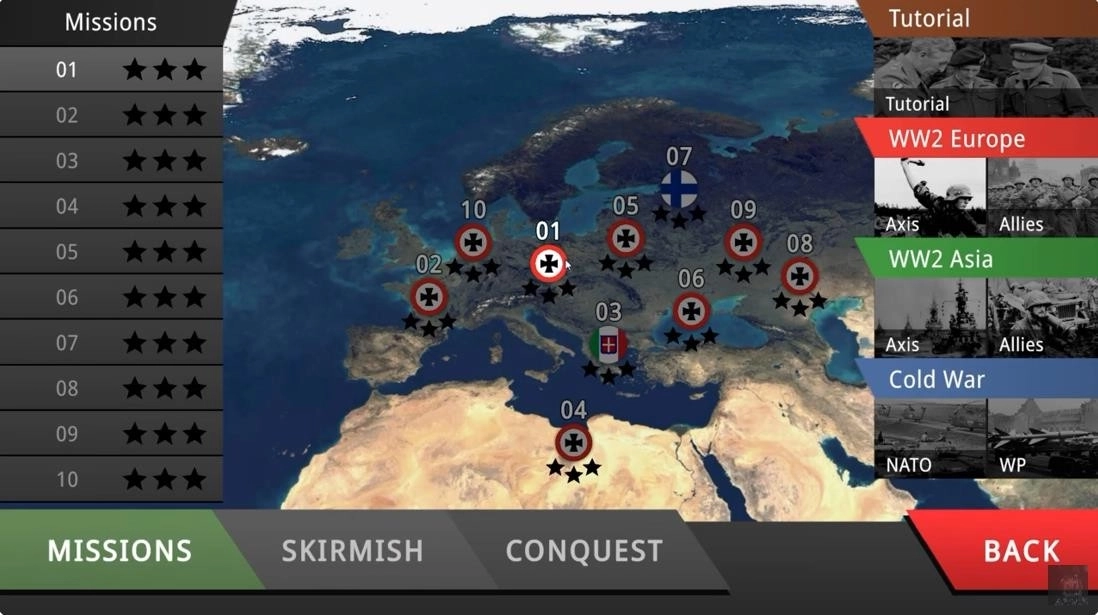The image size is (1098, 615).
Task: Select the Italian flag mission 03 marker
Action: [x=608, y=345]
